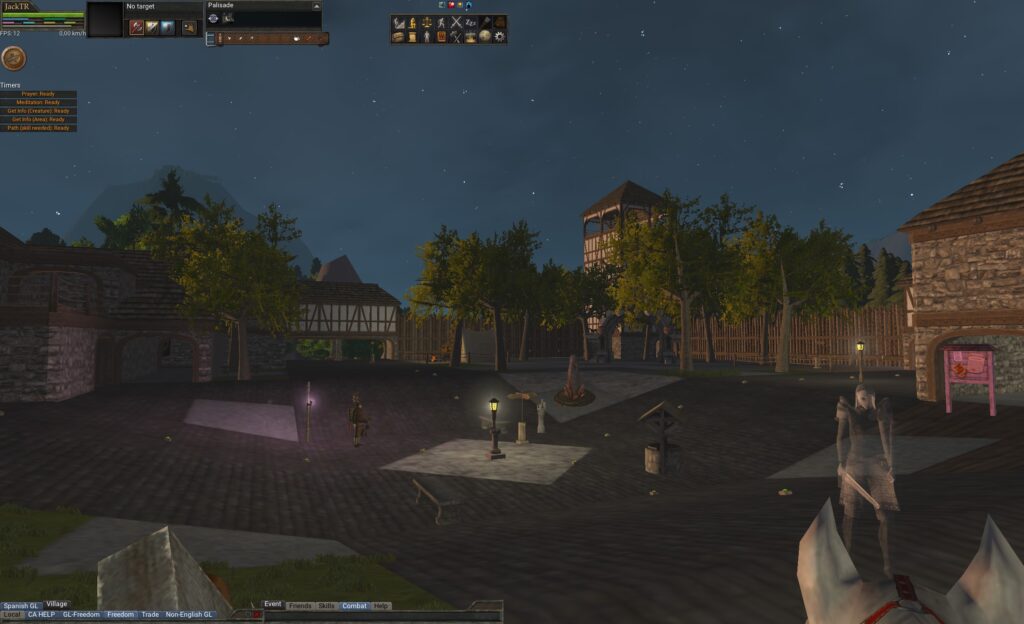Click the round compass button
The width and height of the screenshot is (1024, 624).
pos(13,58)
